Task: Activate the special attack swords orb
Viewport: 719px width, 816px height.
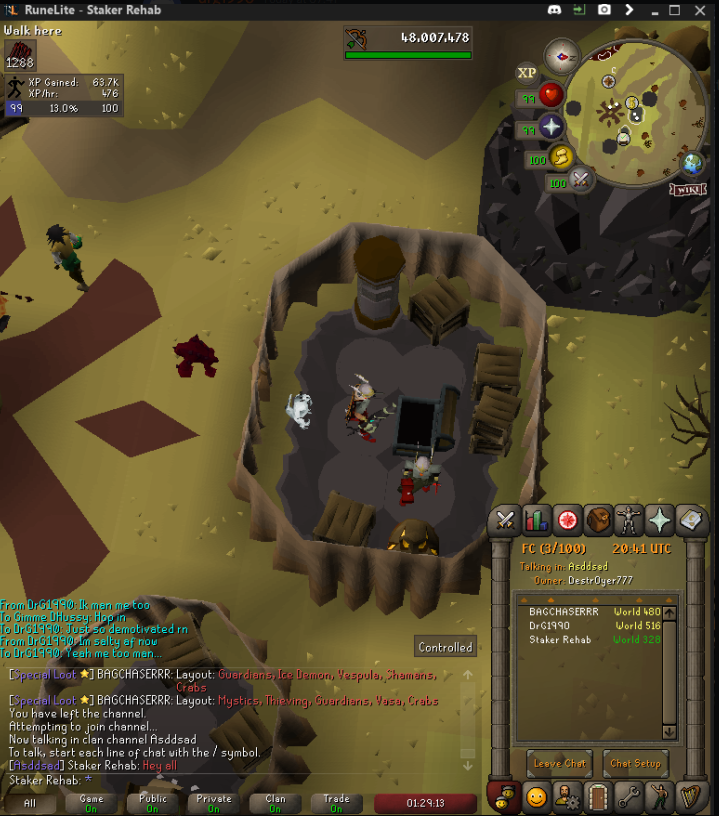Action: click(582, 180)
